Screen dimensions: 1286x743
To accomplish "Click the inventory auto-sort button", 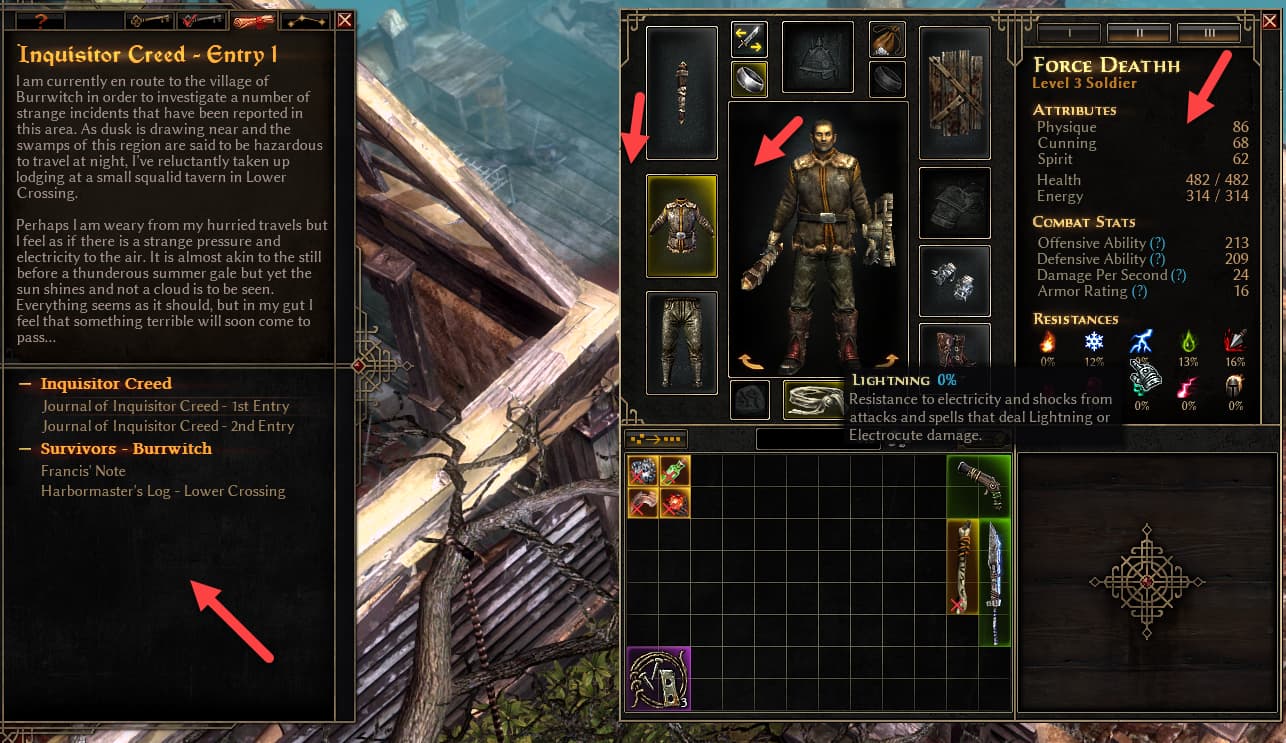I will (655, 438).
